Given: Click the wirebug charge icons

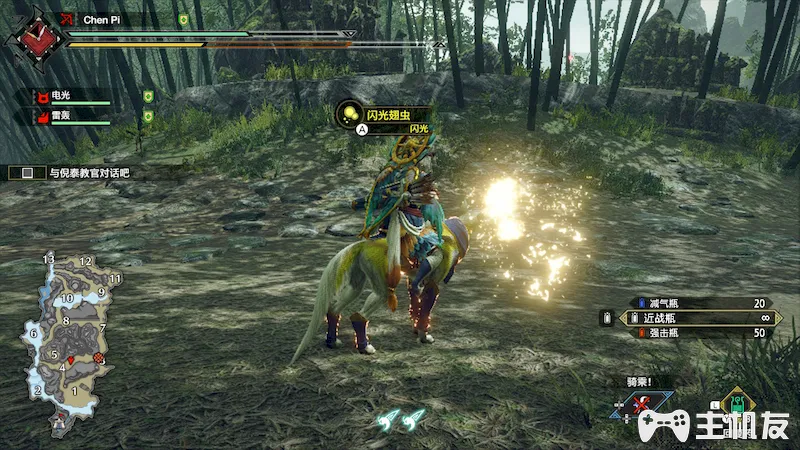Looking at the screenshot, I should point(400,420).
